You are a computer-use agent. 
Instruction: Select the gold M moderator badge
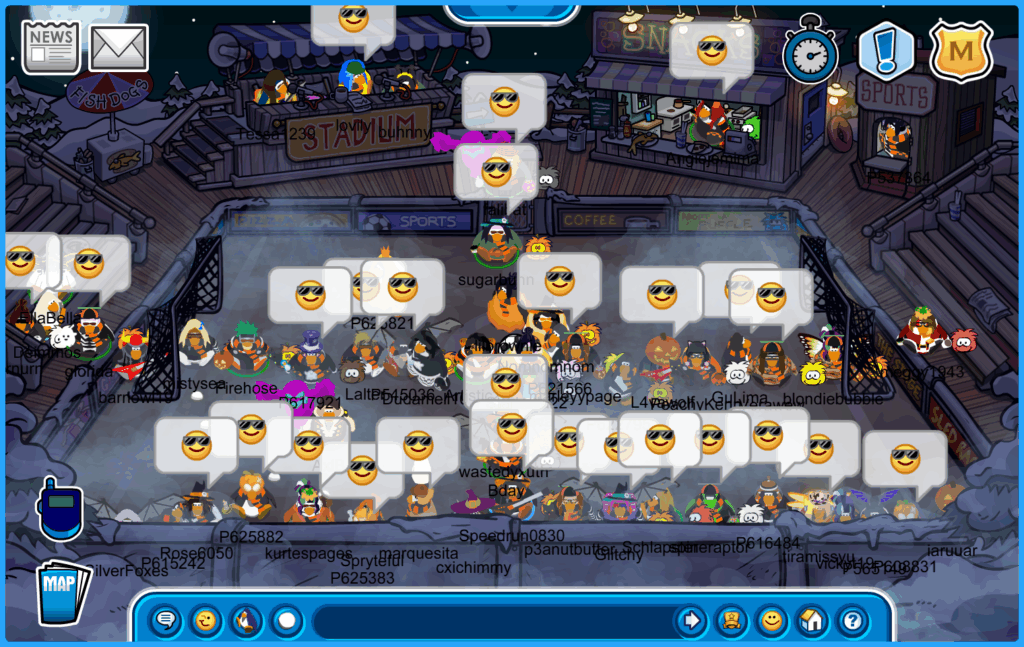click(960, 51)
